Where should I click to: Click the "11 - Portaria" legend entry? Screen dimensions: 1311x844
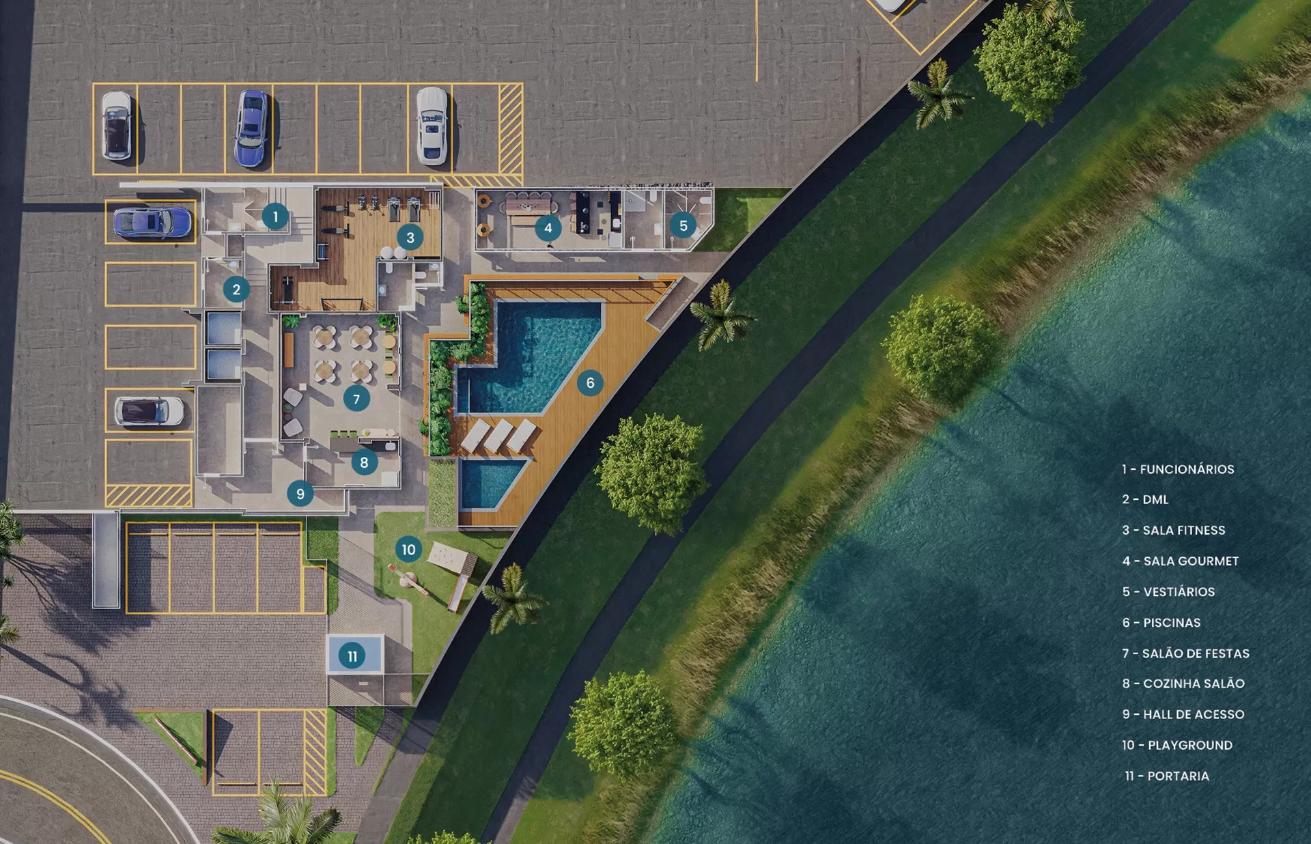[x=1166, y=776]
